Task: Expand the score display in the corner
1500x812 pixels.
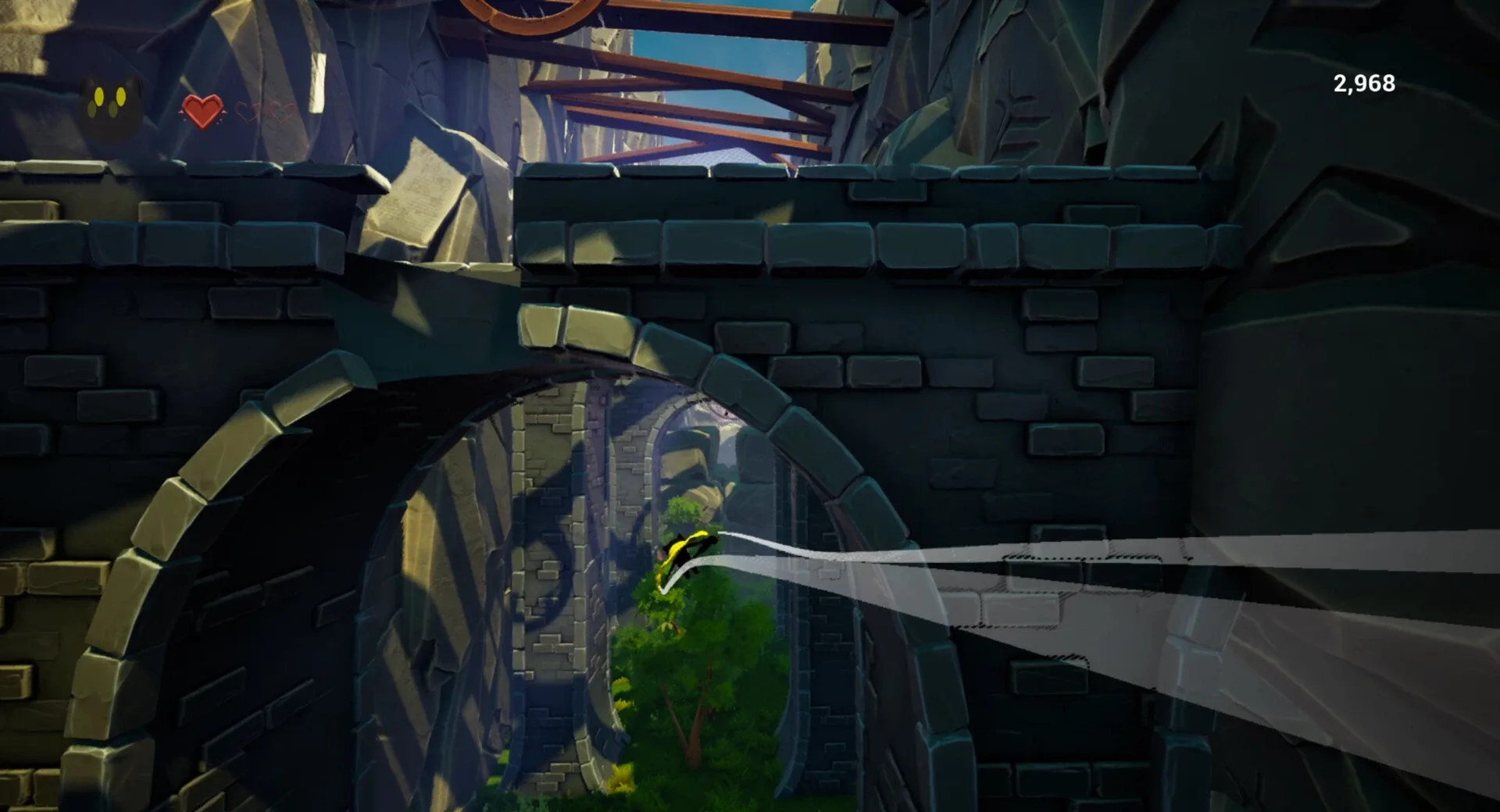Action: coord(1363,81)
